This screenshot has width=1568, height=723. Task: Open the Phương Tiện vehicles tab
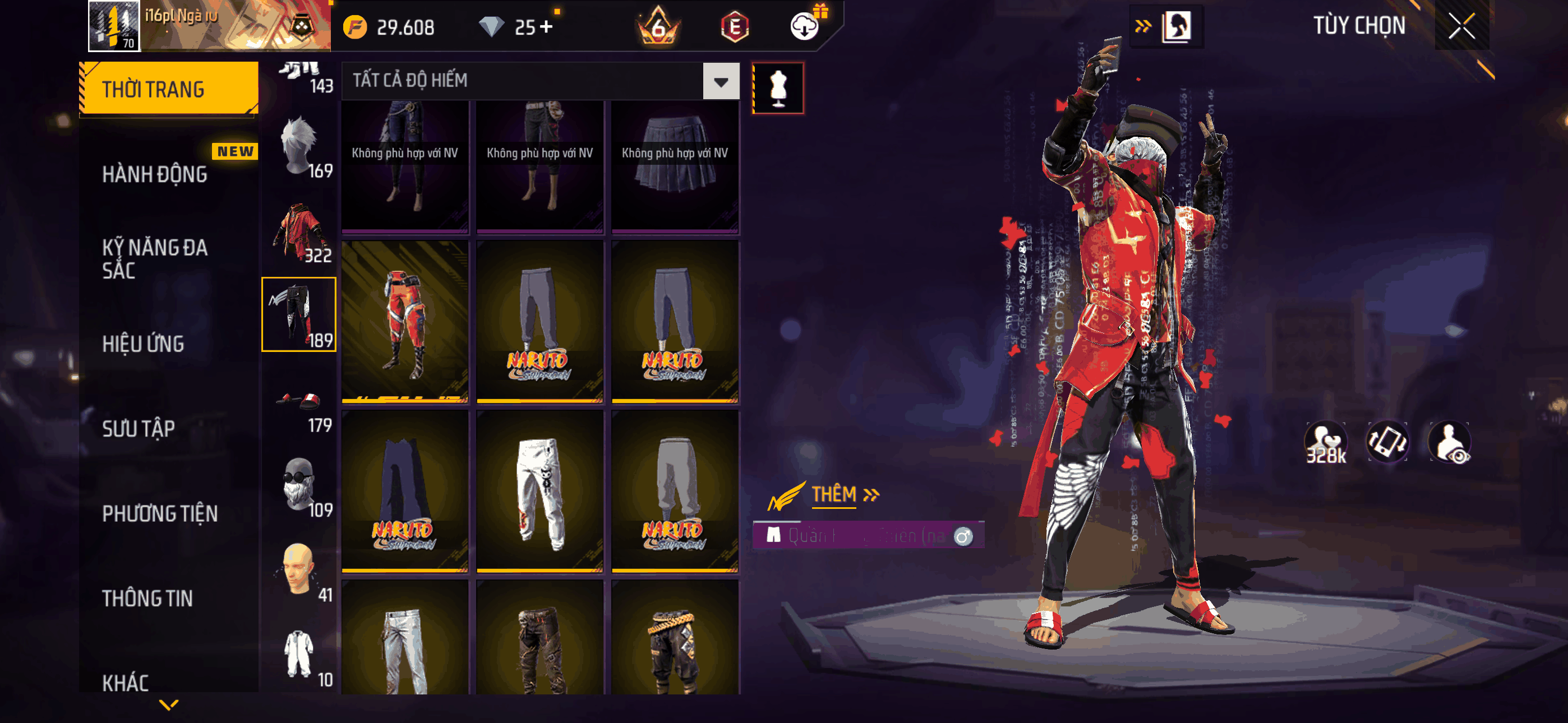[x=159, y=513]
